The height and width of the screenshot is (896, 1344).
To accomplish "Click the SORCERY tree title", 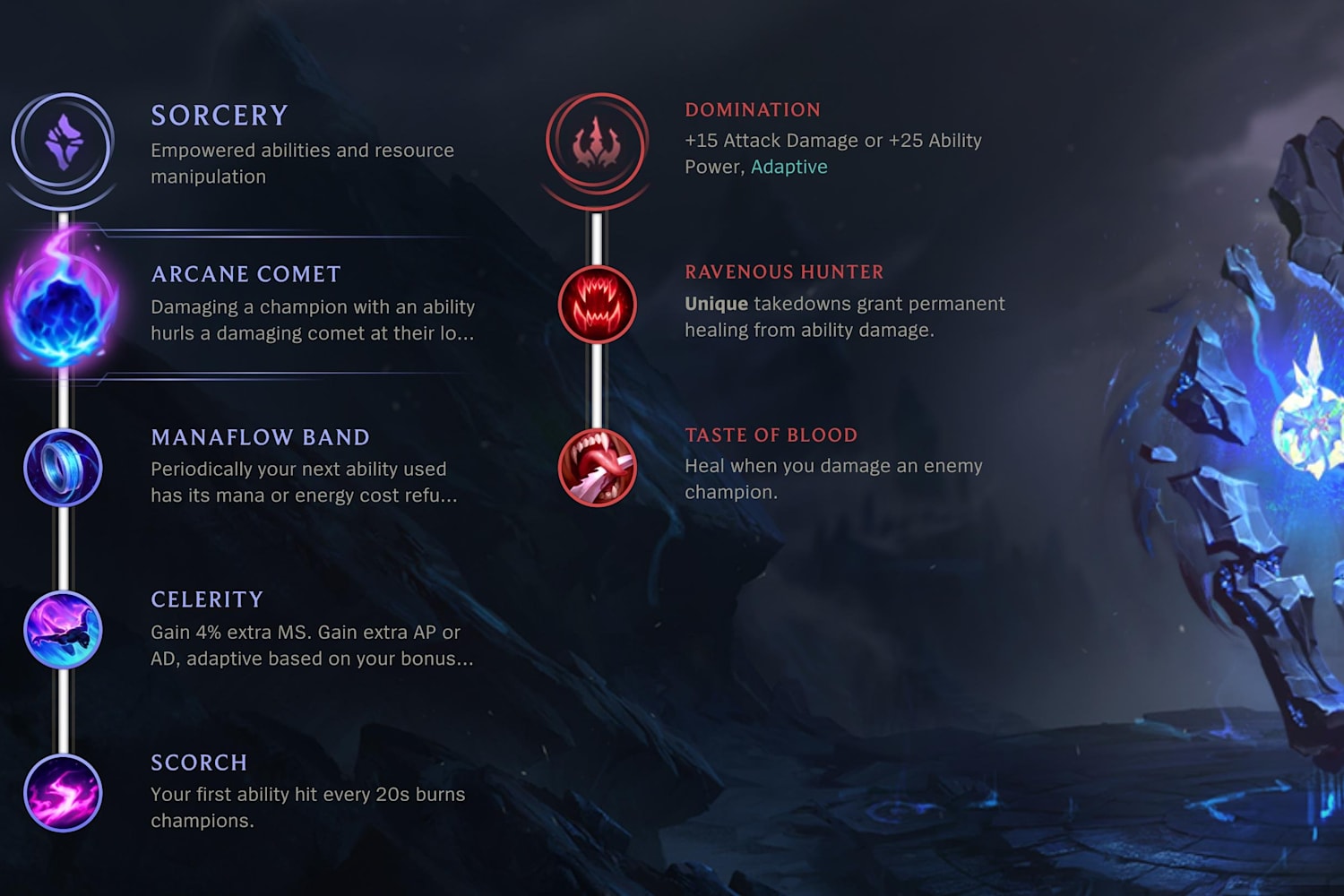I will pyautogui.click(x=218, y=115).
